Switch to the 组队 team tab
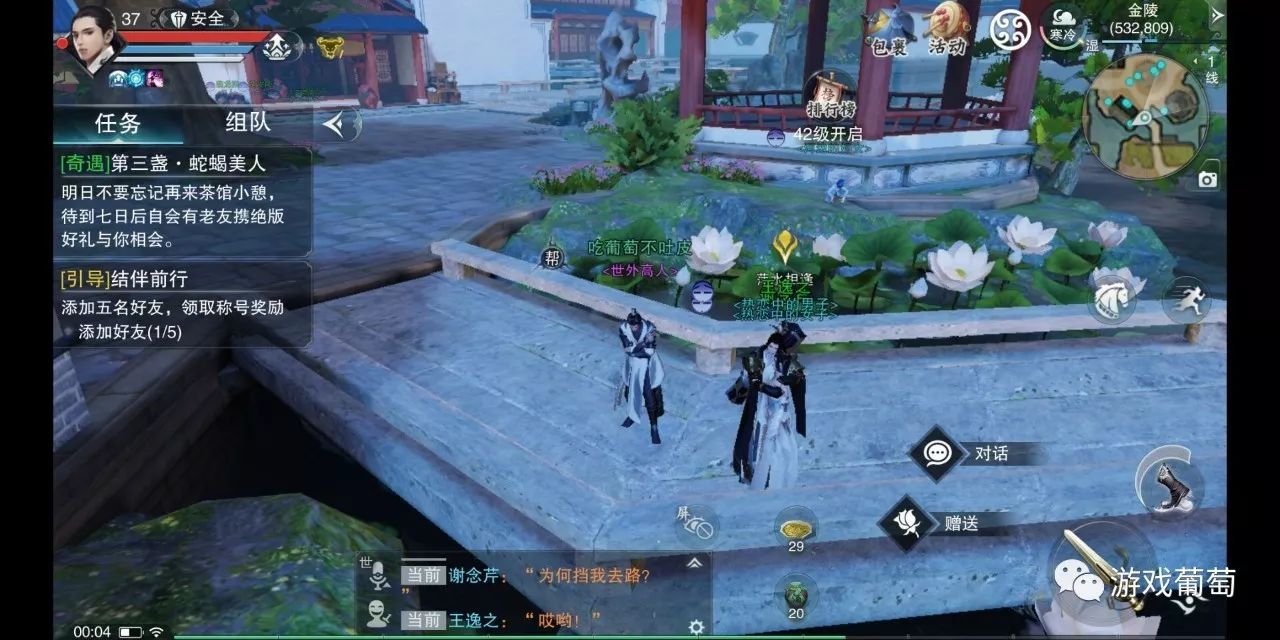The width and height of the screenshot is (1280, 640). pos(247,123)
